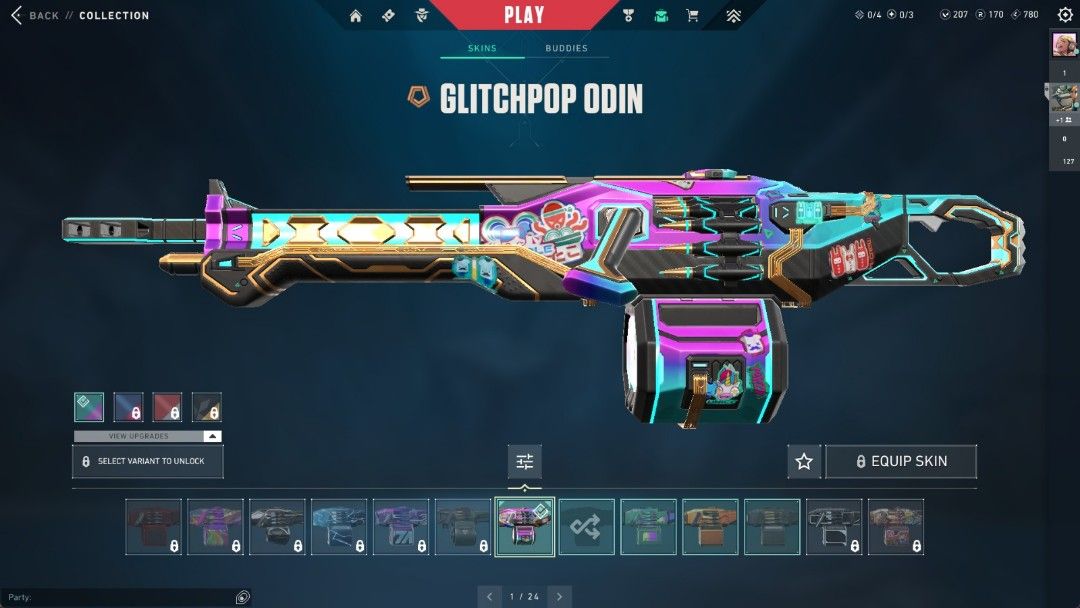Image resolution: width=1080 pixels, height=608 pixels.
Task: Choose the locked red color variant
Action: [x=167, y=407]
